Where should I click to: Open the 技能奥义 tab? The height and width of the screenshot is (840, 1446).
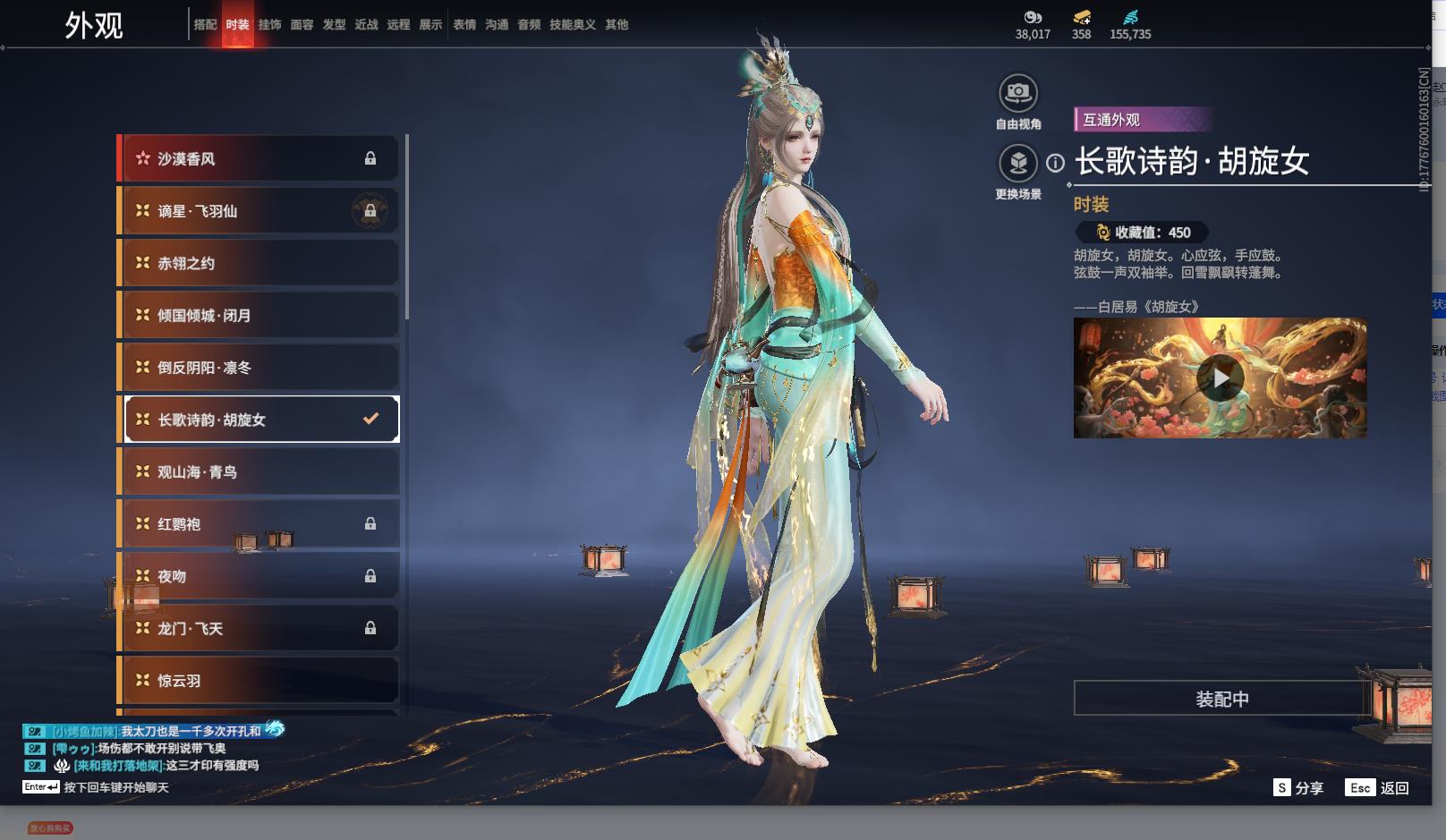[572, 25]
